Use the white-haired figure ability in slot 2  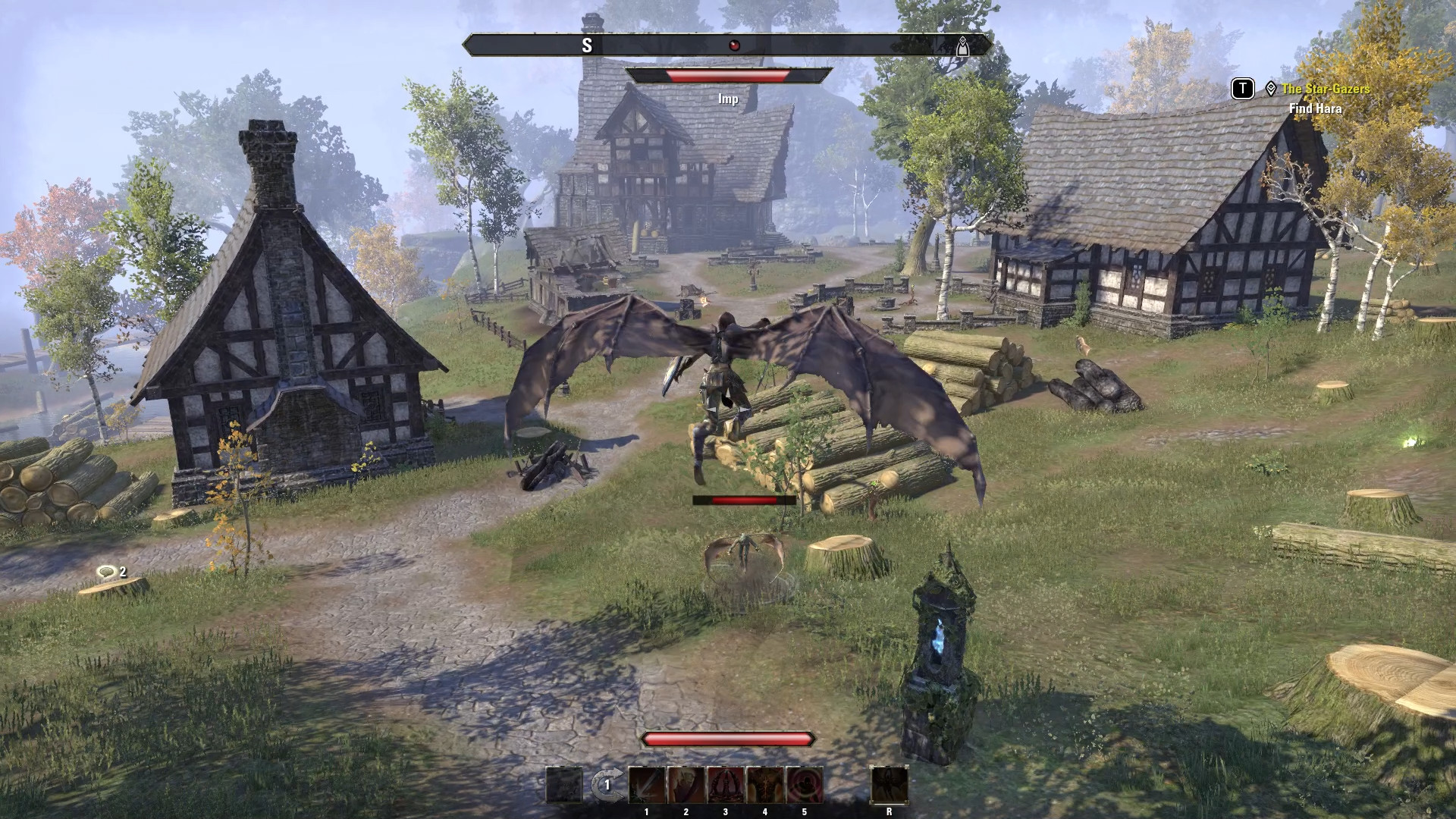click(x=686, y=784)
